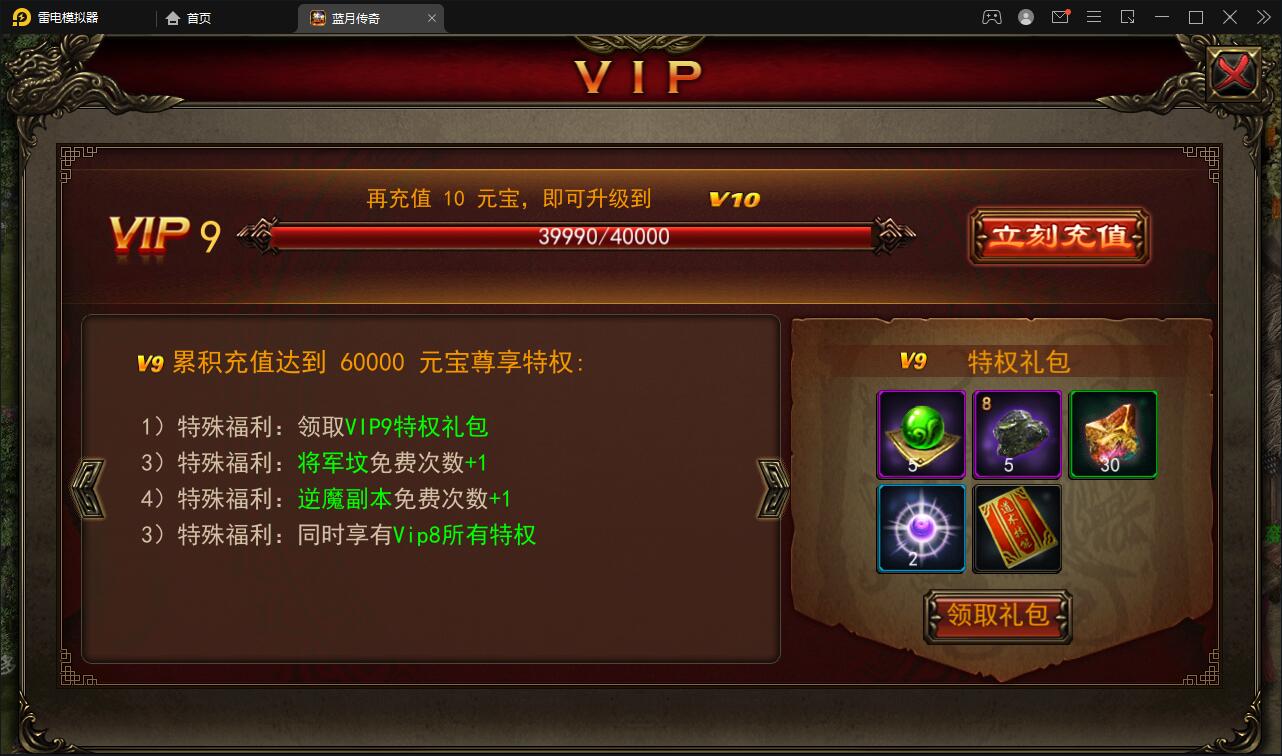Select the green orb item in gift pack
This screenshot has height=756, width=1282.
coord(920,434)
